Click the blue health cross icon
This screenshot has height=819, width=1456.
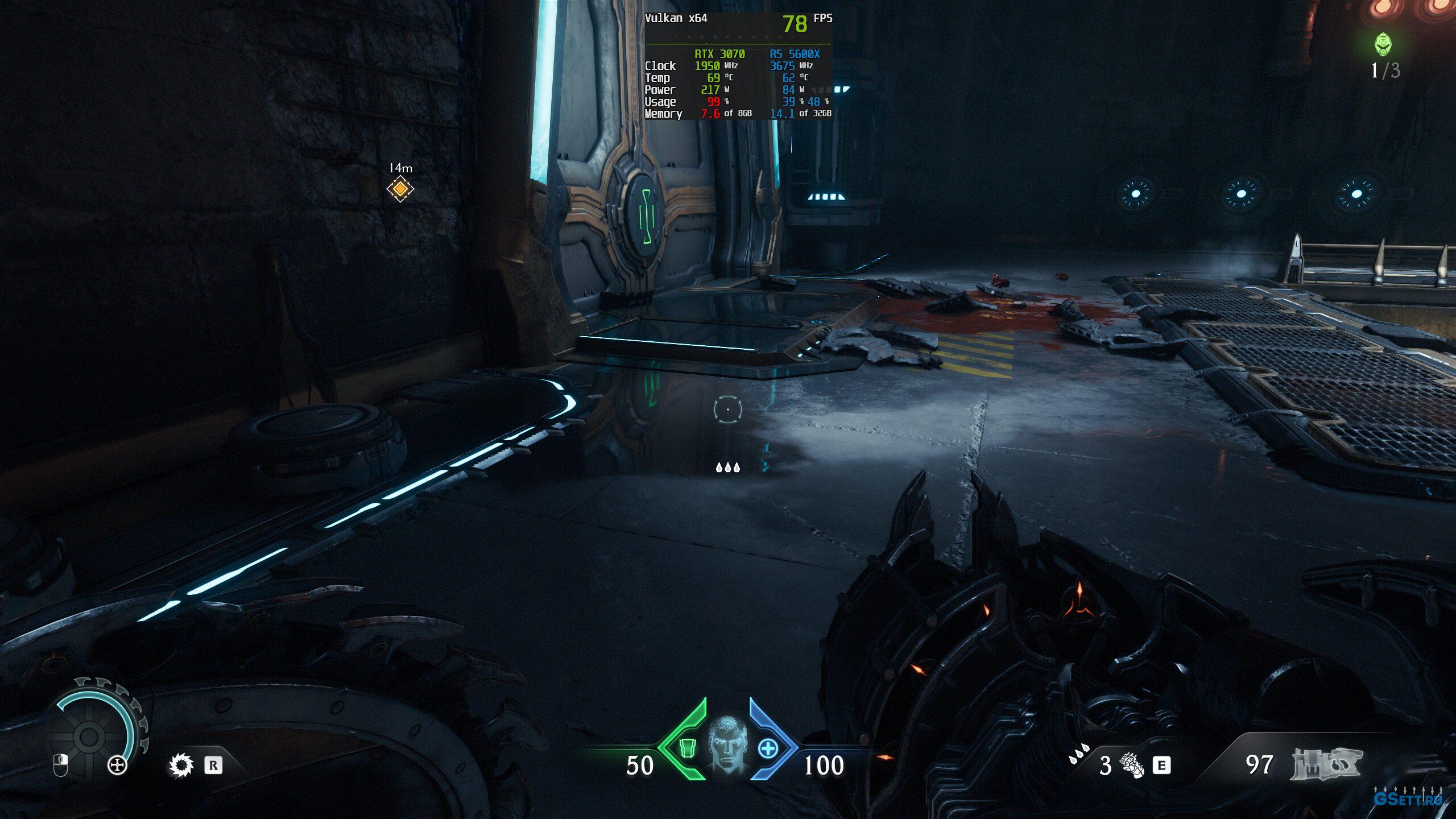(768, 748)
